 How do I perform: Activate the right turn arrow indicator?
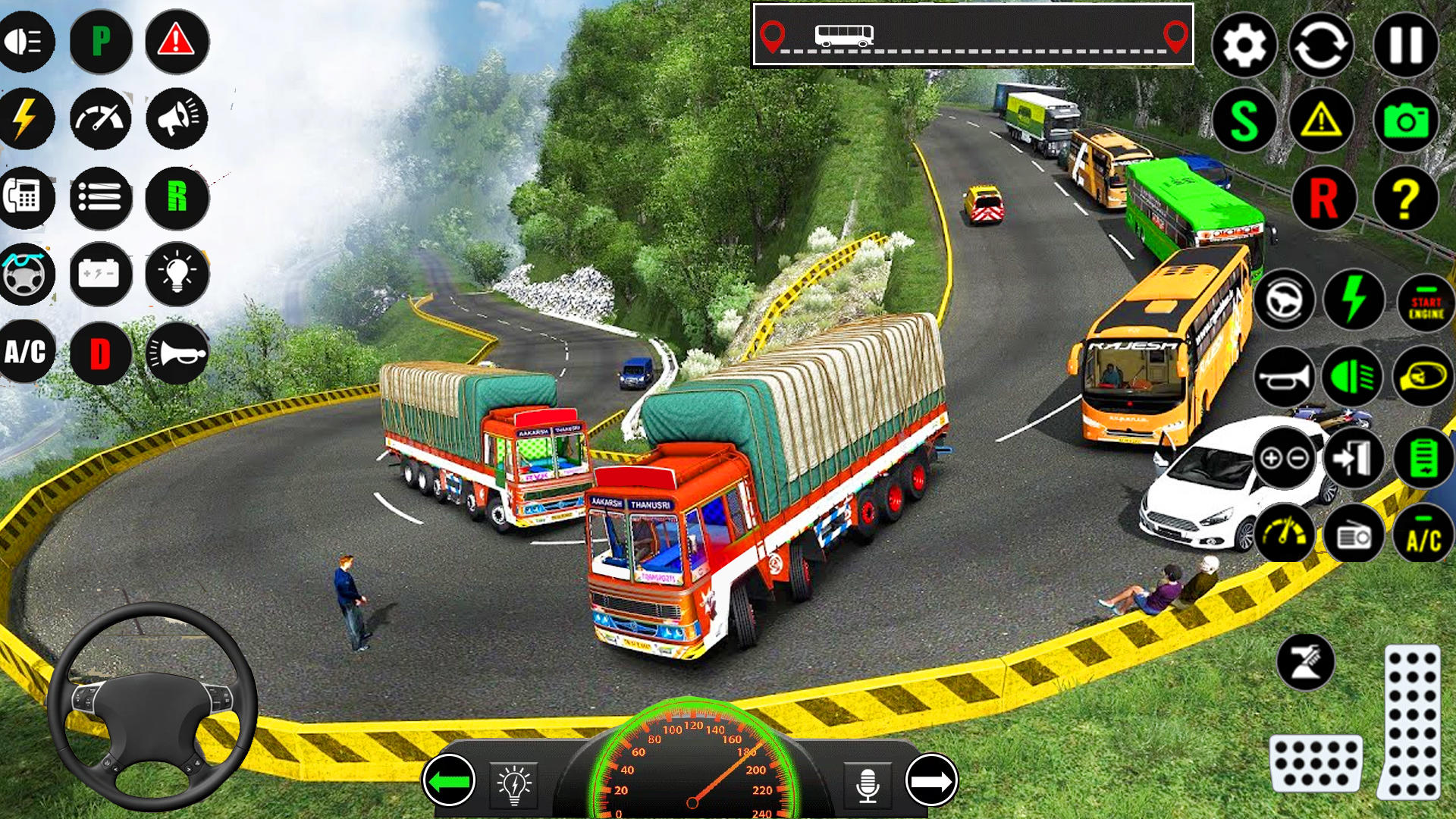931,780
